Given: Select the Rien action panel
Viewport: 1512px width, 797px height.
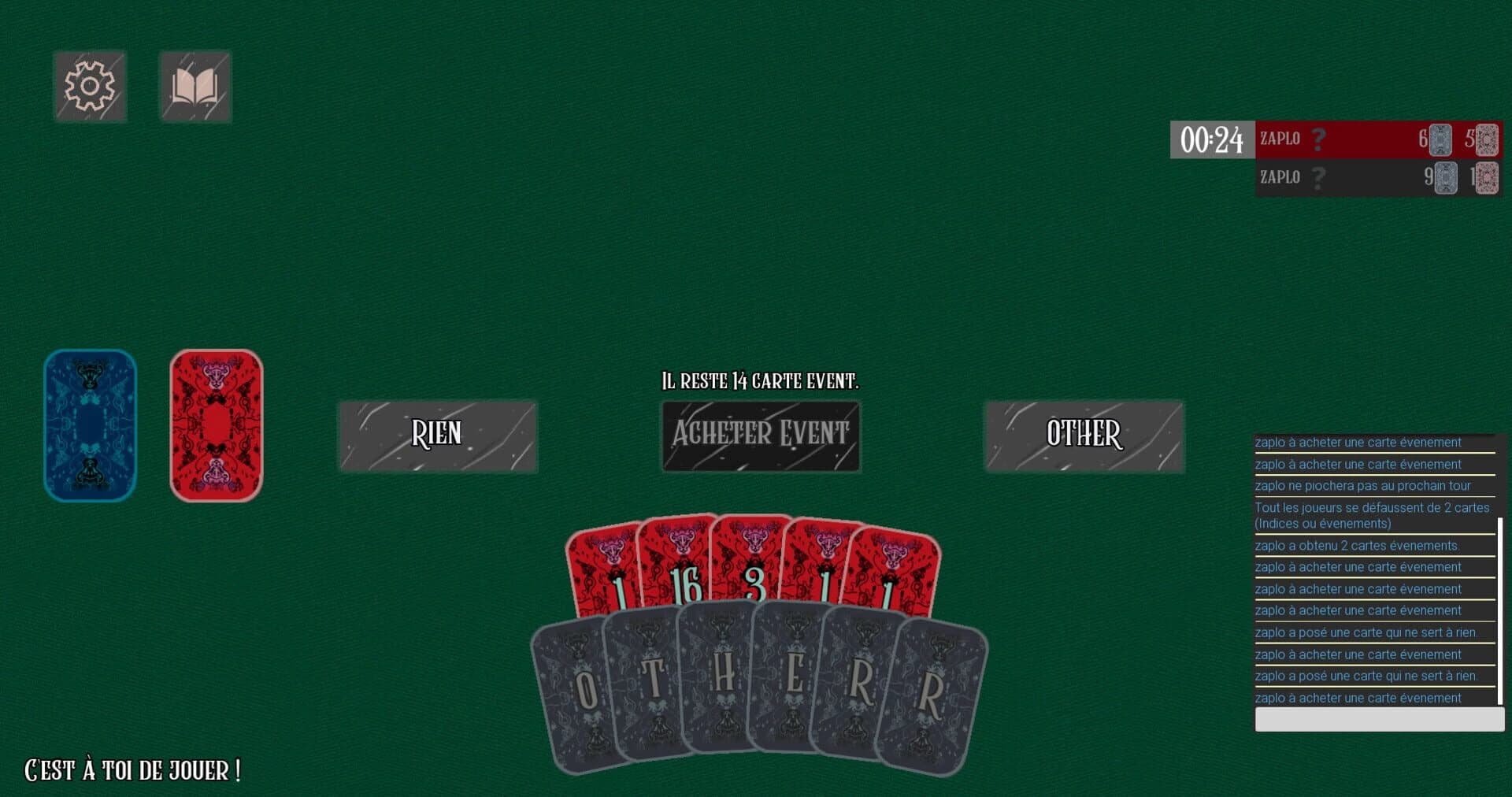Looking at the screenshot, I should click(x=438, y=435).
